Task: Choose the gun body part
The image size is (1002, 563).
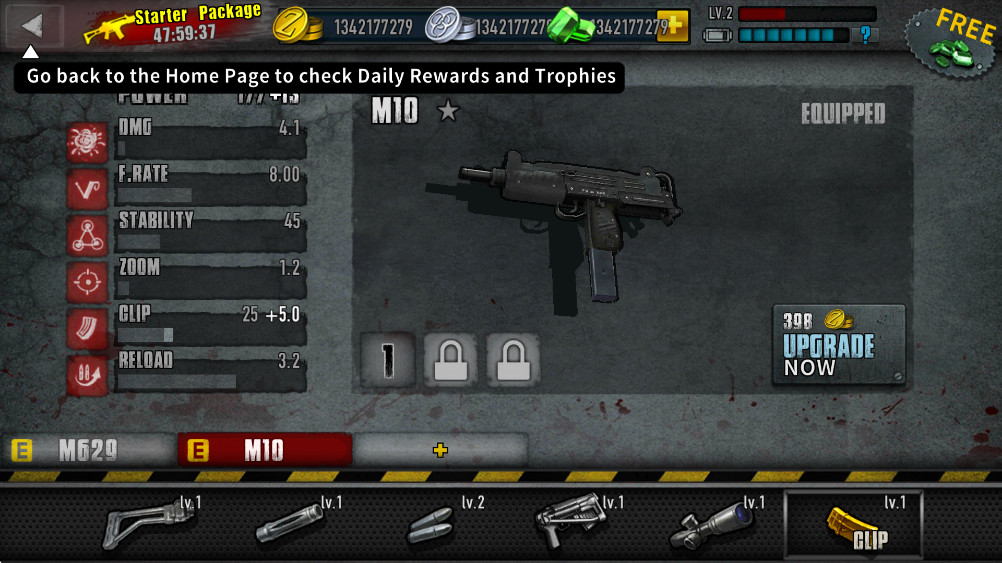Action: (x=572, y=522)
